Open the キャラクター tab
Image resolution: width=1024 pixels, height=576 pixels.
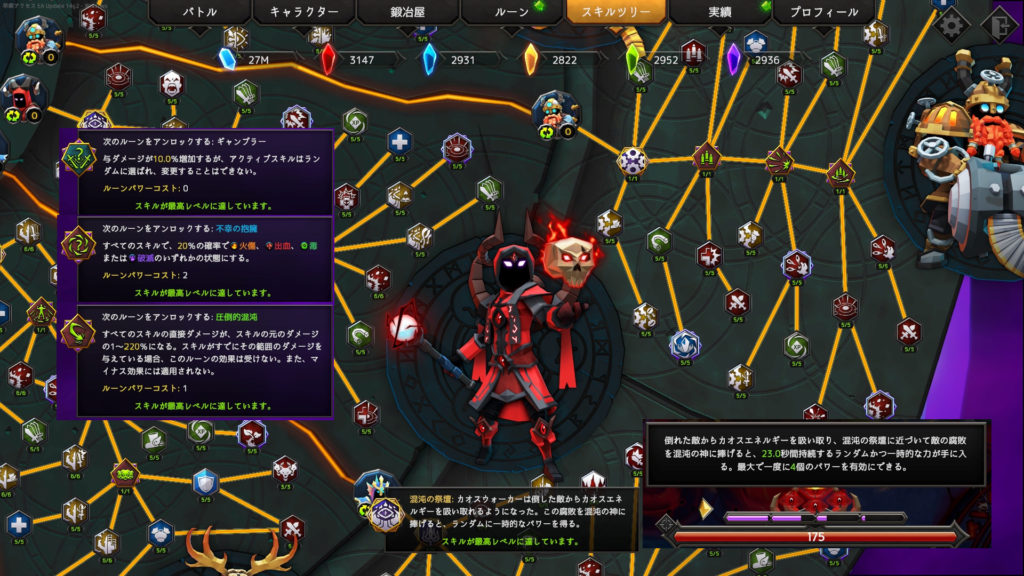tap(303, 12)
